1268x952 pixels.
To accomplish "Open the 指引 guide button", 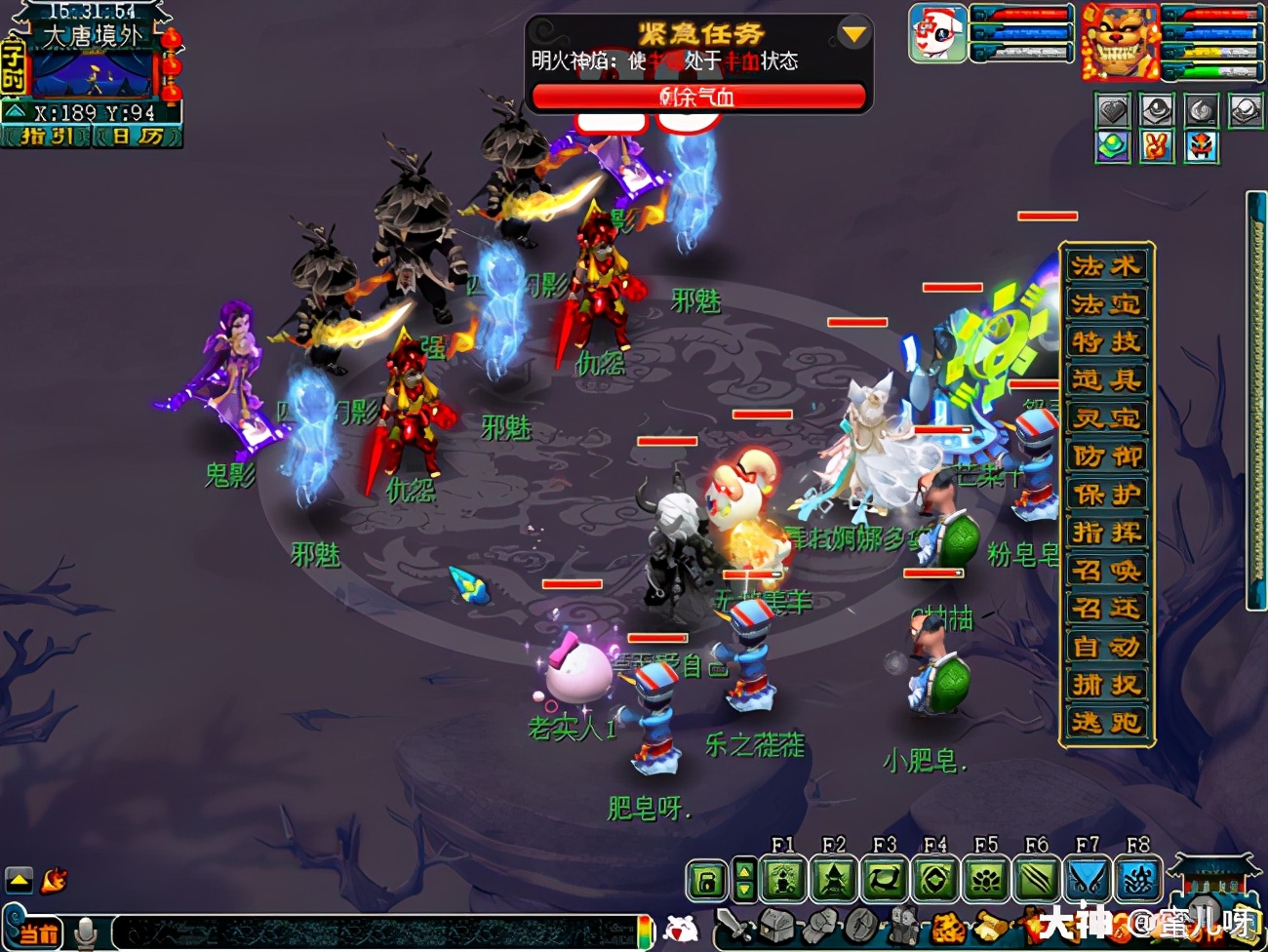I will (x=47, y=137).
